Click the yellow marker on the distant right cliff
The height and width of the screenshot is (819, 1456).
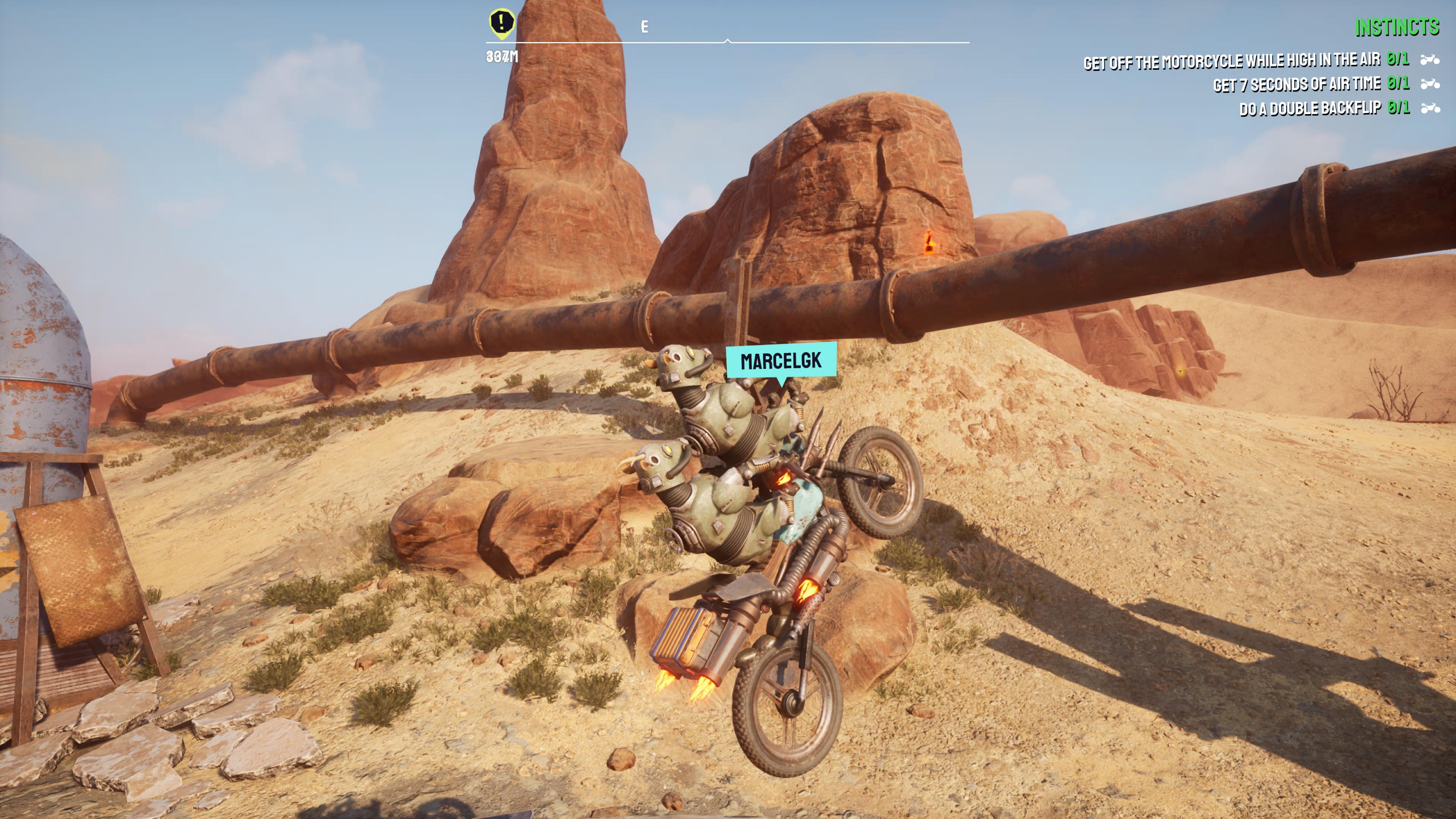(x=1180, y=371)
